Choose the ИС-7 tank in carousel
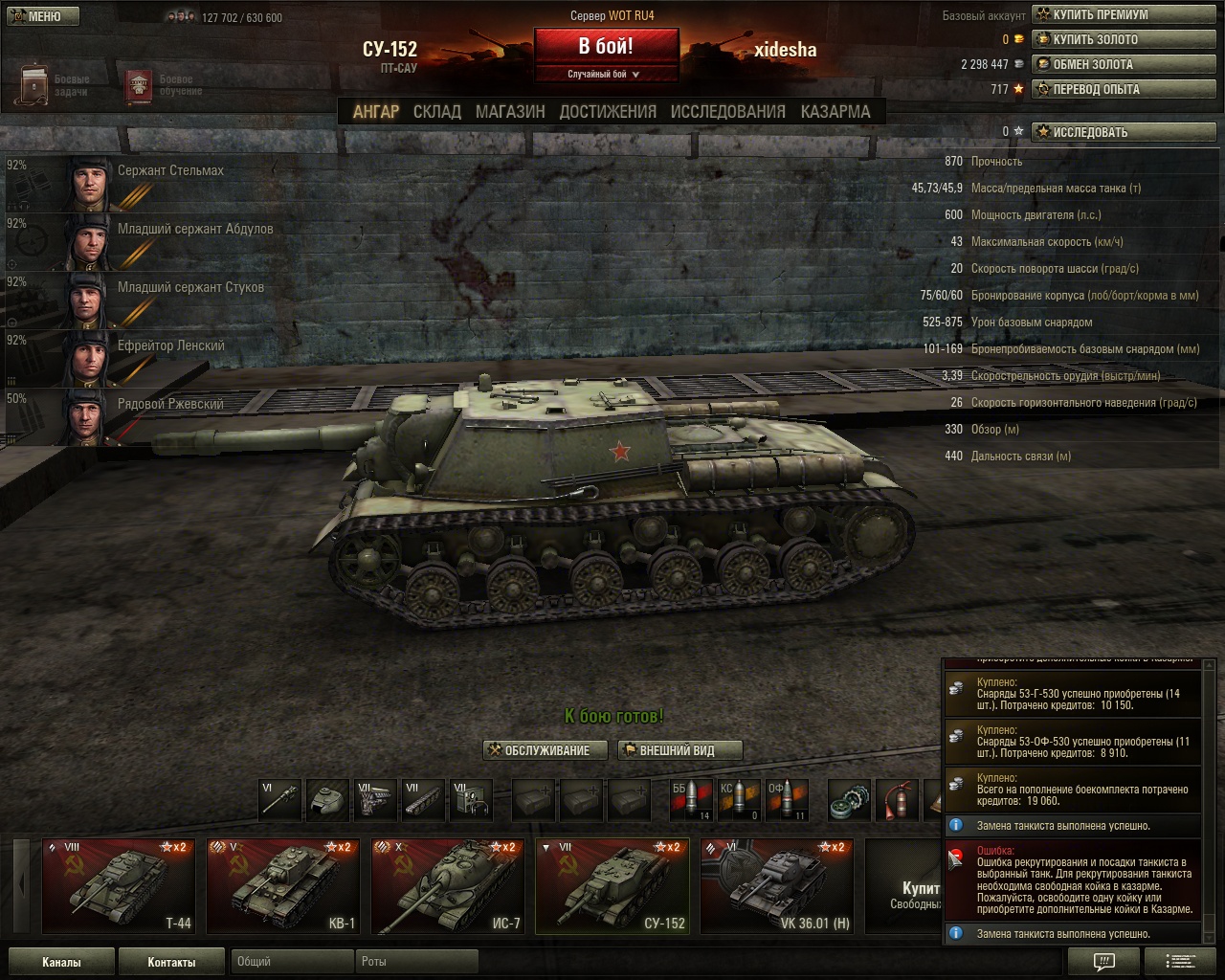The height and width of the screenshot is (980, 1225). tap(448, 886)
